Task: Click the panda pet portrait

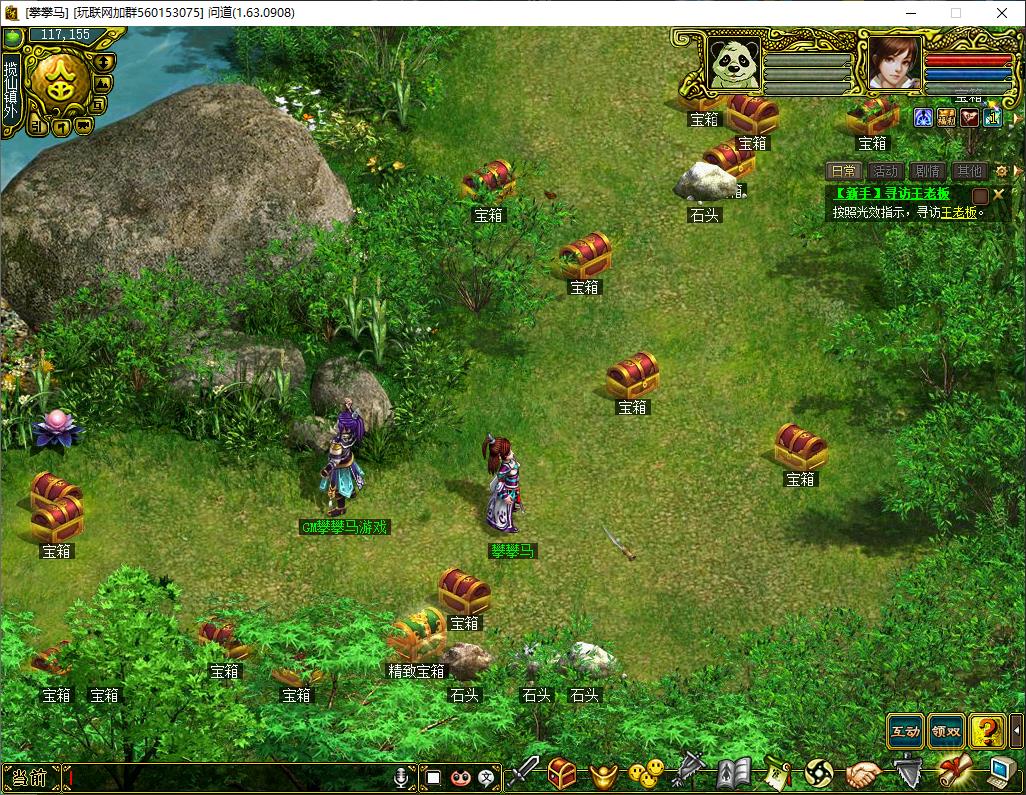Action: pyautogui.click(x=733, y=63)
